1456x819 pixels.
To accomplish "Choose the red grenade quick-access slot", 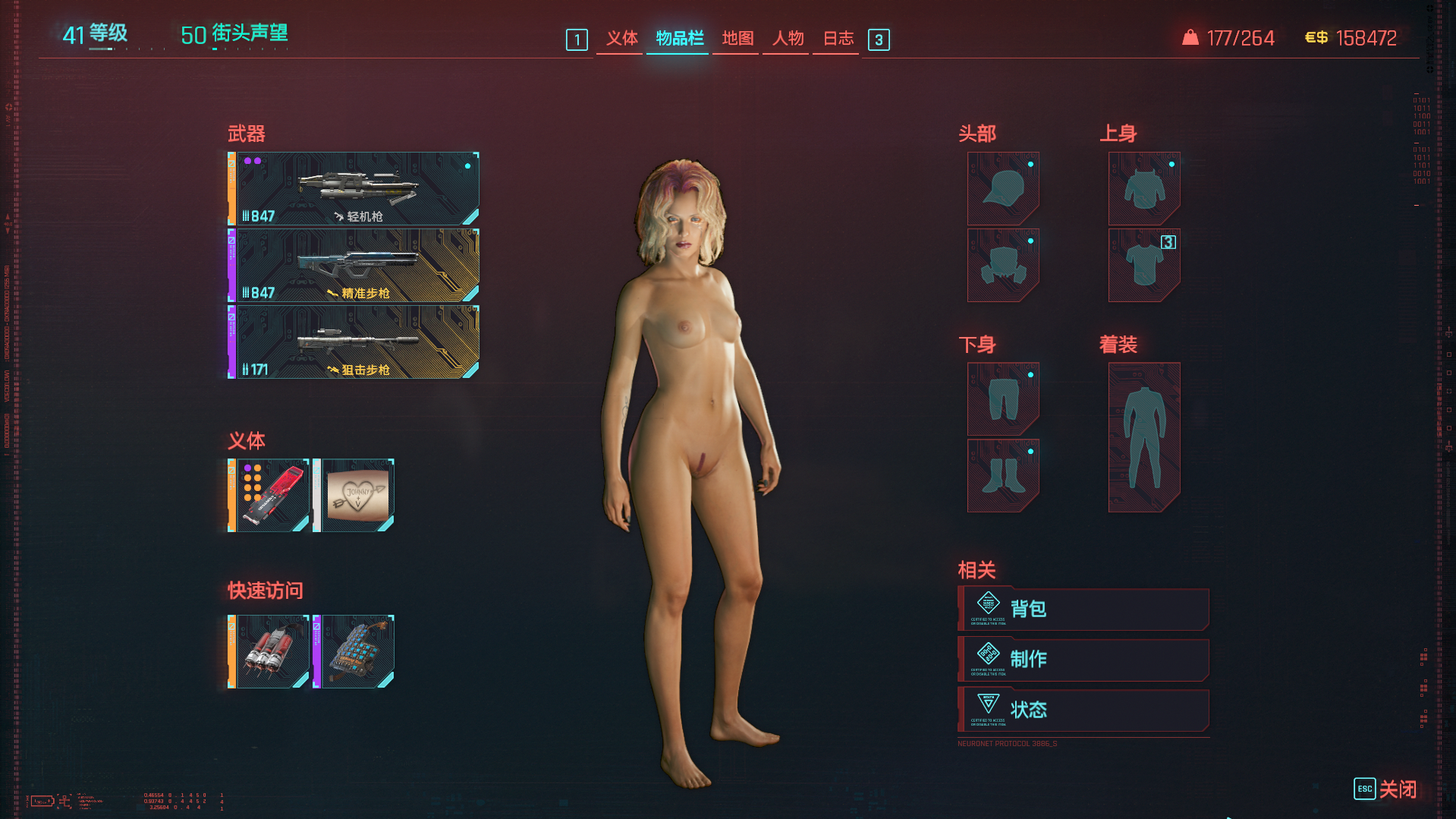I will (271, 652).
